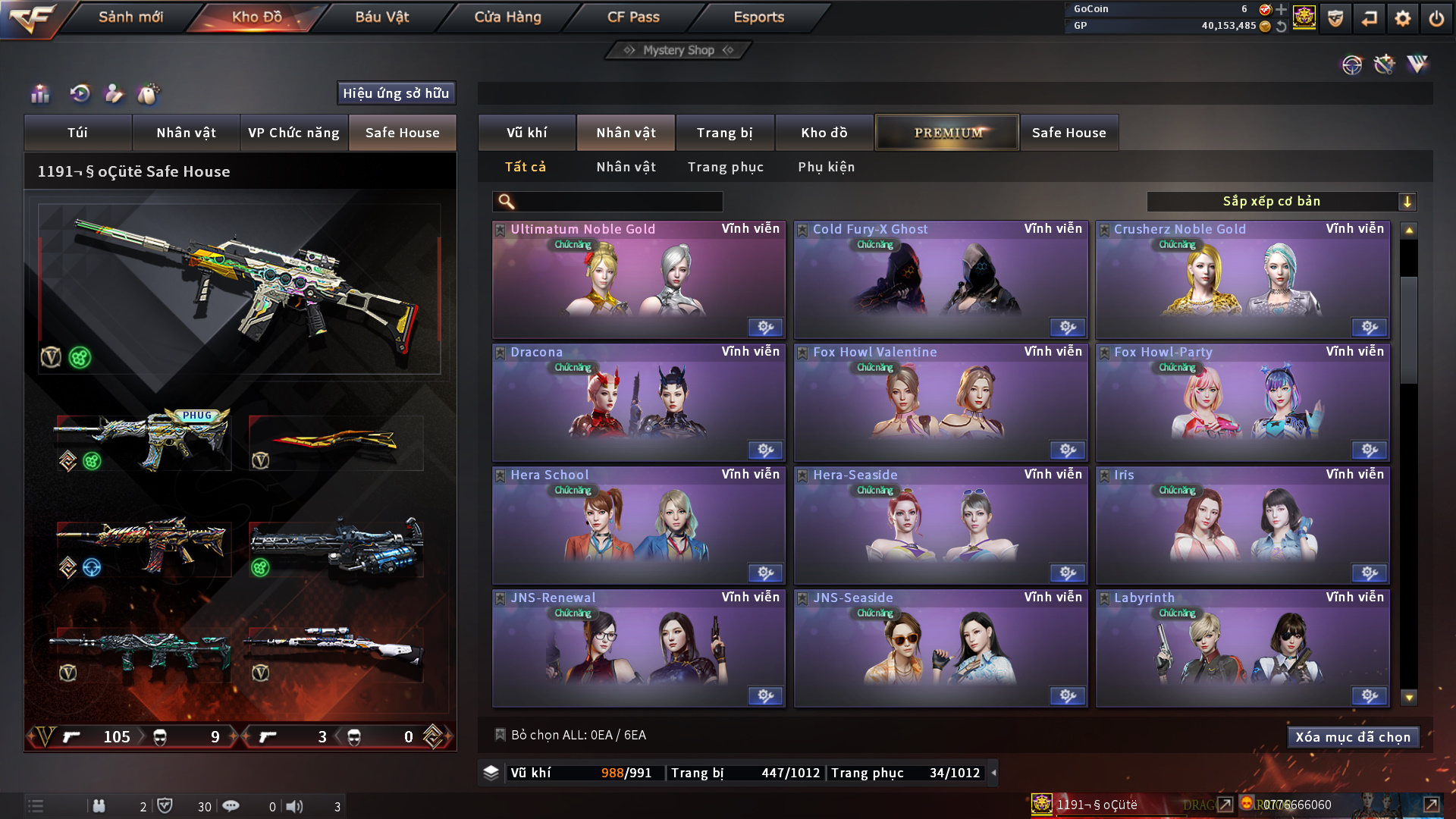Image resolution: width=1456 pixels, height=819 pixels.
Task: Choose the Cold Fury-X Ghost character card
Action: [x=940, y=279]
